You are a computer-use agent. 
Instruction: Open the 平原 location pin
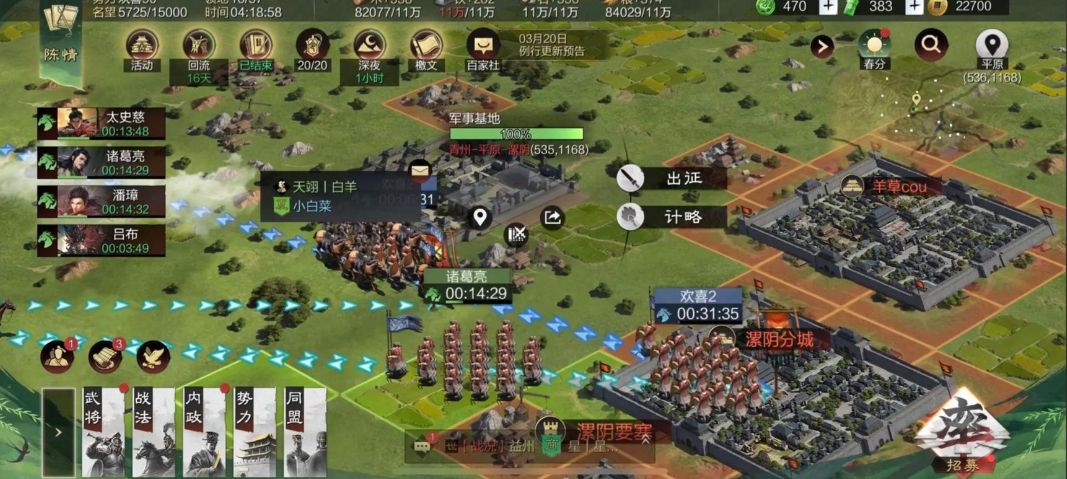click(991, 46)
